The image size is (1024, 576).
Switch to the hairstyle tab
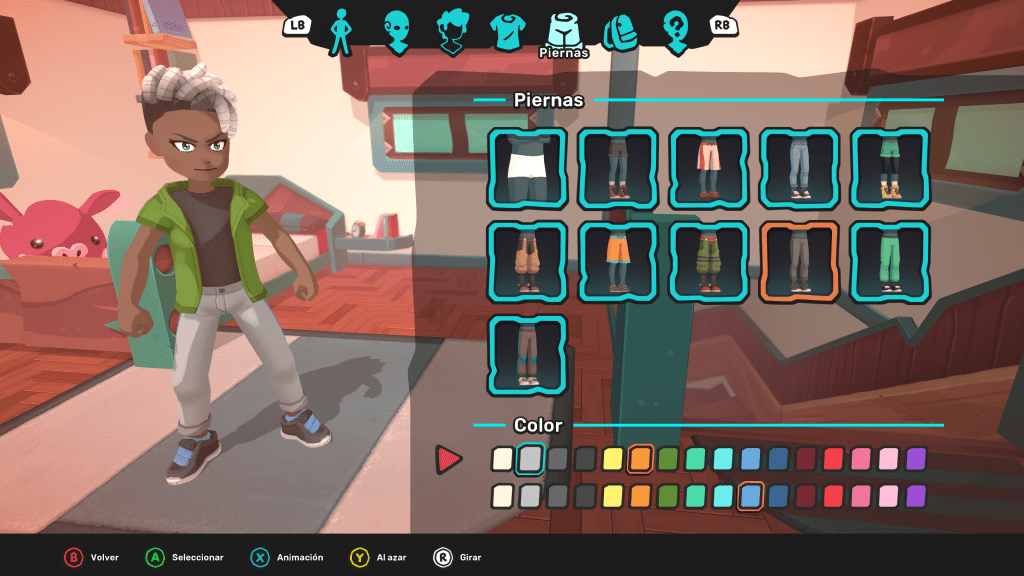click(453, 30)
